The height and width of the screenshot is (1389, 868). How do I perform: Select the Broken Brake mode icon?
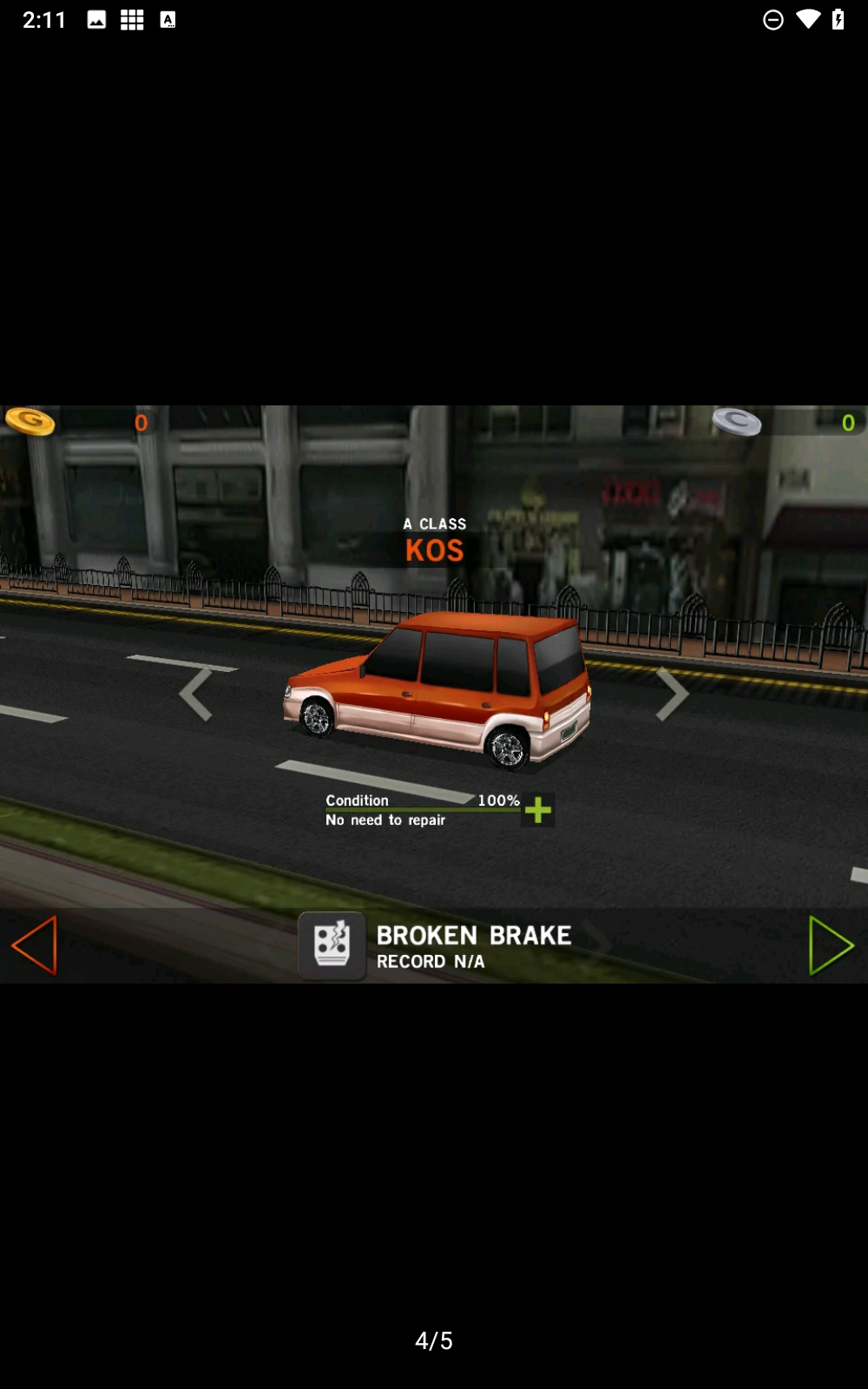click(332, 945)
